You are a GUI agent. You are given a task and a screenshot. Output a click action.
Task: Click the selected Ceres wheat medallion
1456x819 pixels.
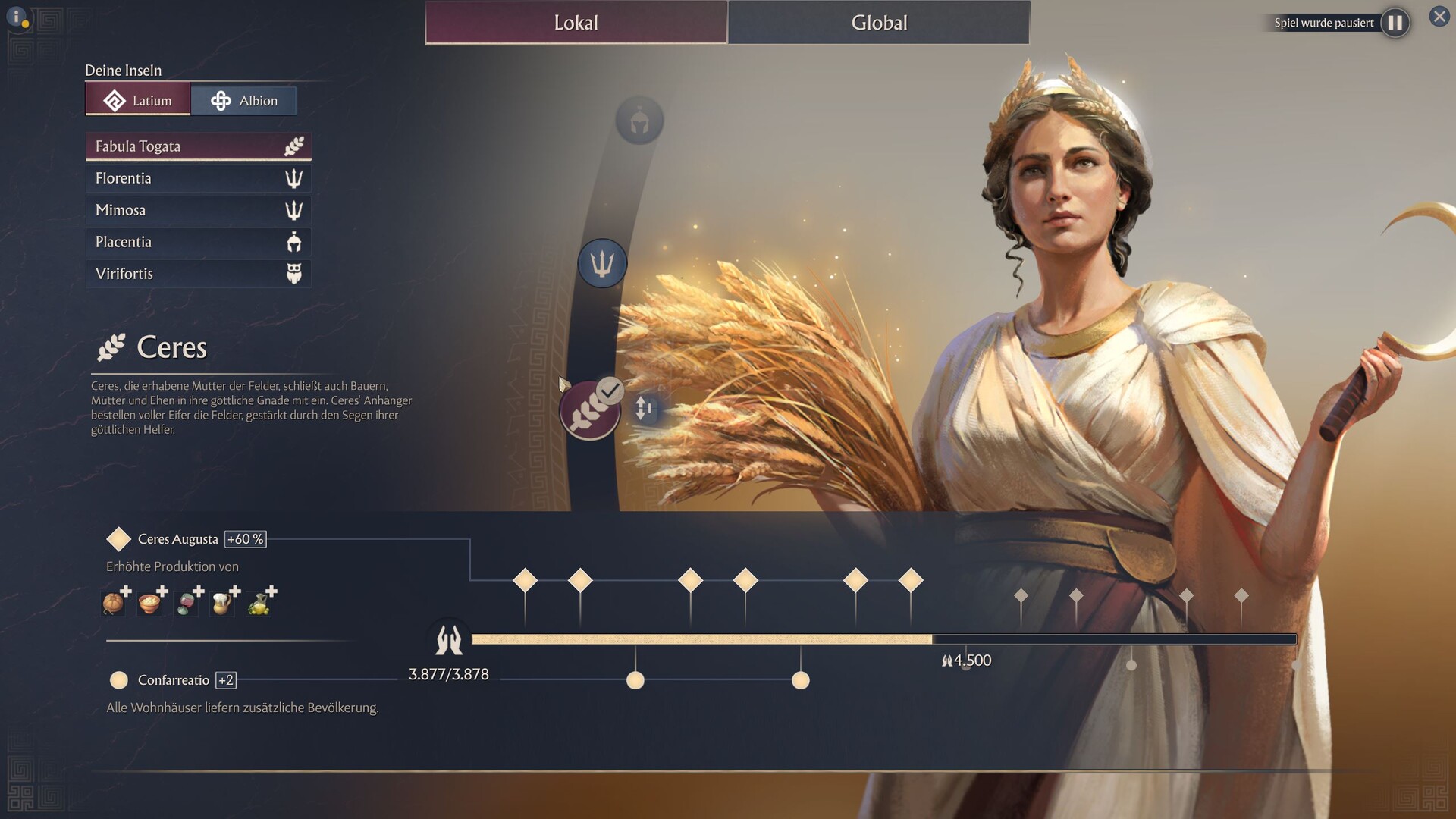point(589,410)
